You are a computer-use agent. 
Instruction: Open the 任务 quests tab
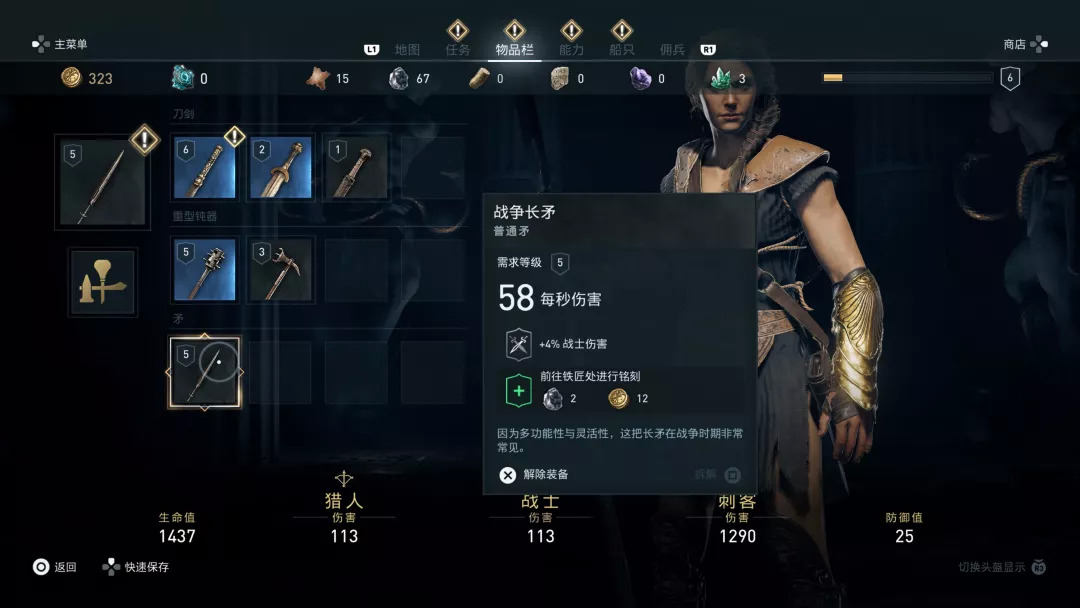pos(458,49)
